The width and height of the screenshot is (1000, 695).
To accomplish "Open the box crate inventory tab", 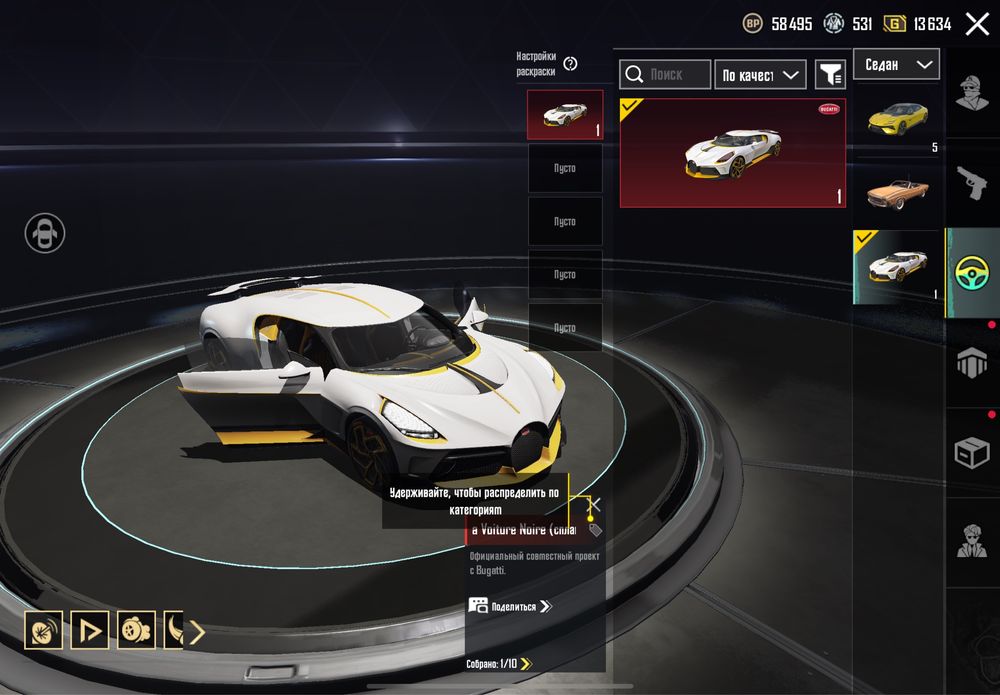I will click(972, 453).
